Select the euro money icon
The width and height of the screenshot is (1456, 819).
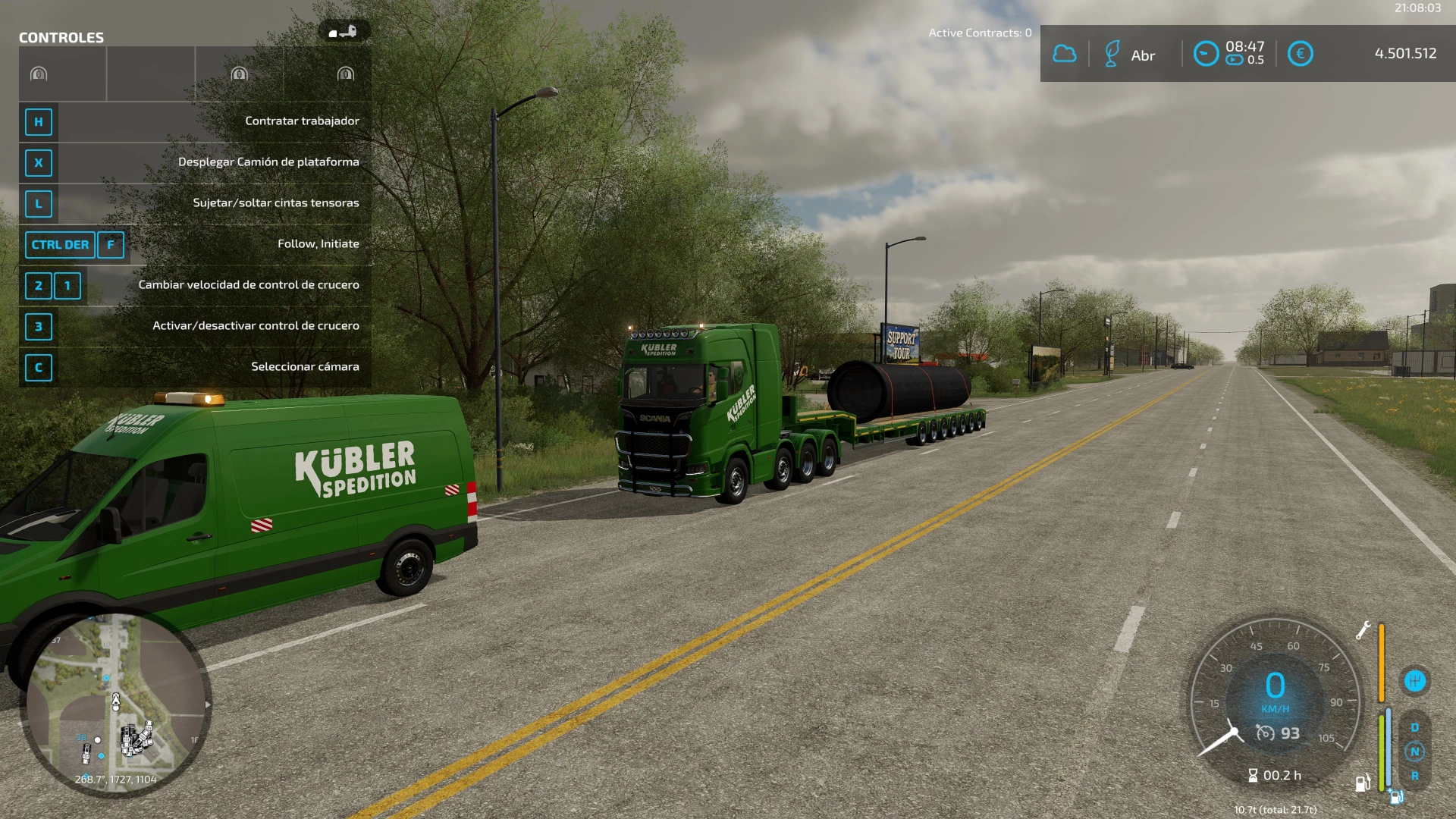point(1300,54)
